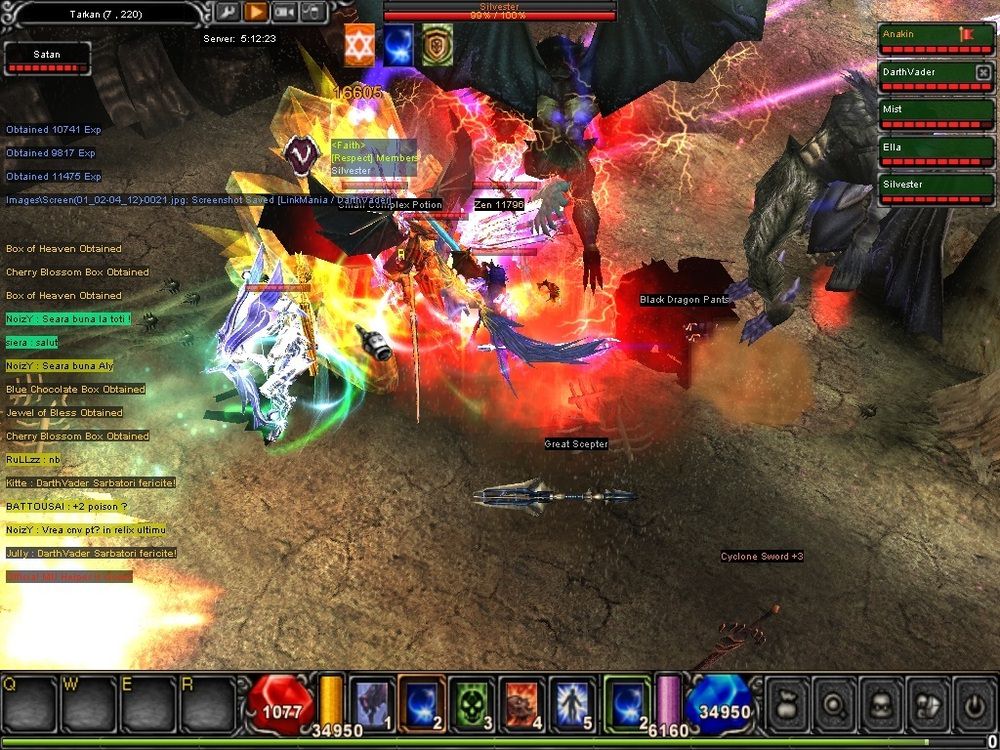1000x750 pixels.
Task: Click the mouse helper button in top bar
Action: click(312, 12)
